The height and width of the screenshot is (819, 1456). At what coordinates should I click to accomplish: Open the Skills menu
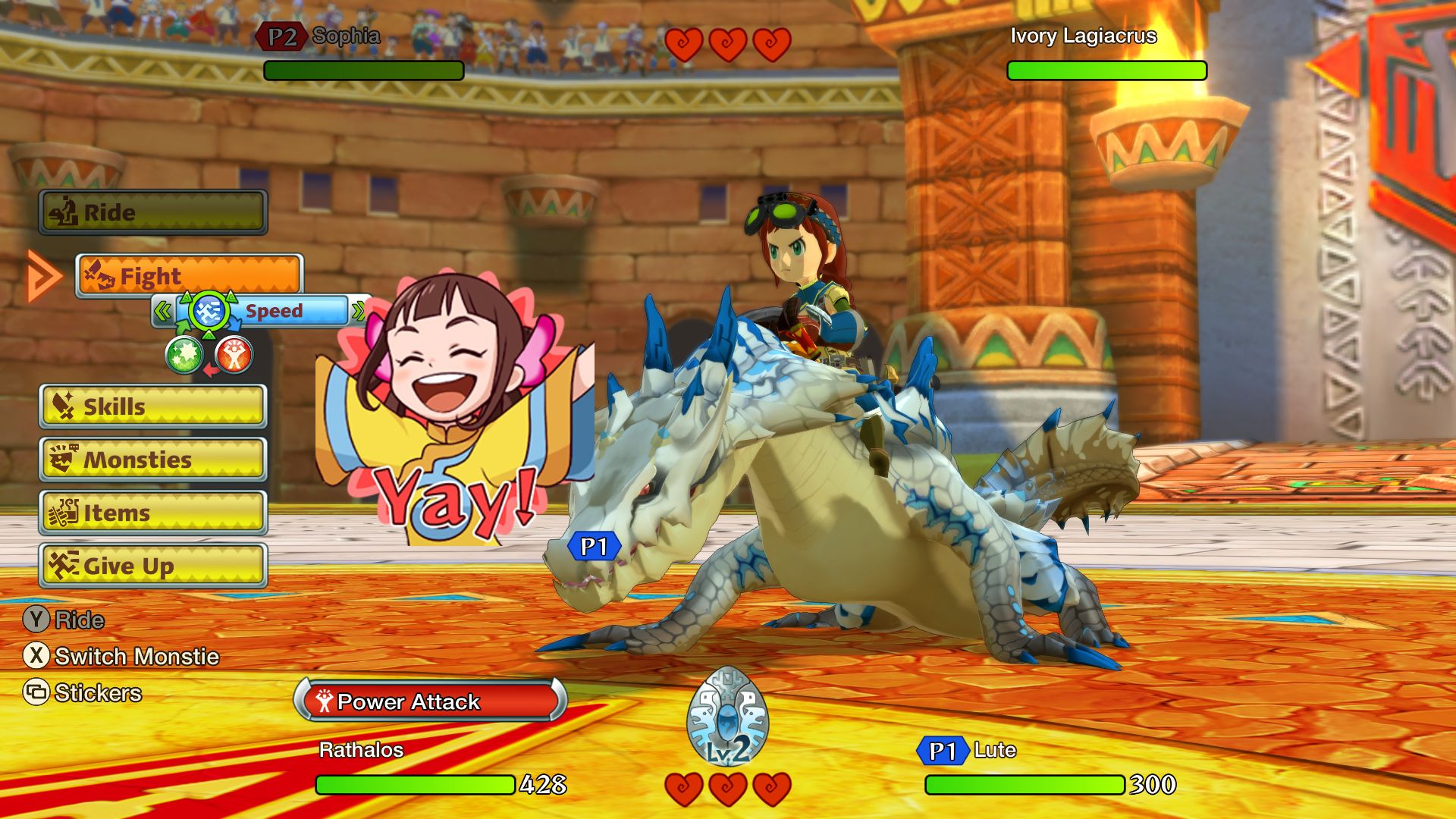(x=153, y=406)
